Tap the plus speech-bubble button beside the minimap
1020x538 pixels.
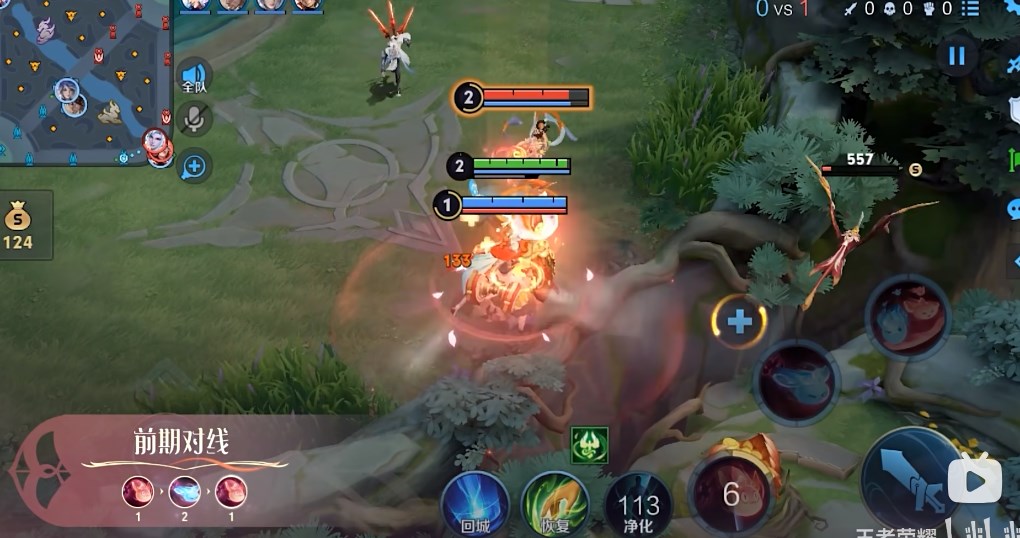pos(194,166)
